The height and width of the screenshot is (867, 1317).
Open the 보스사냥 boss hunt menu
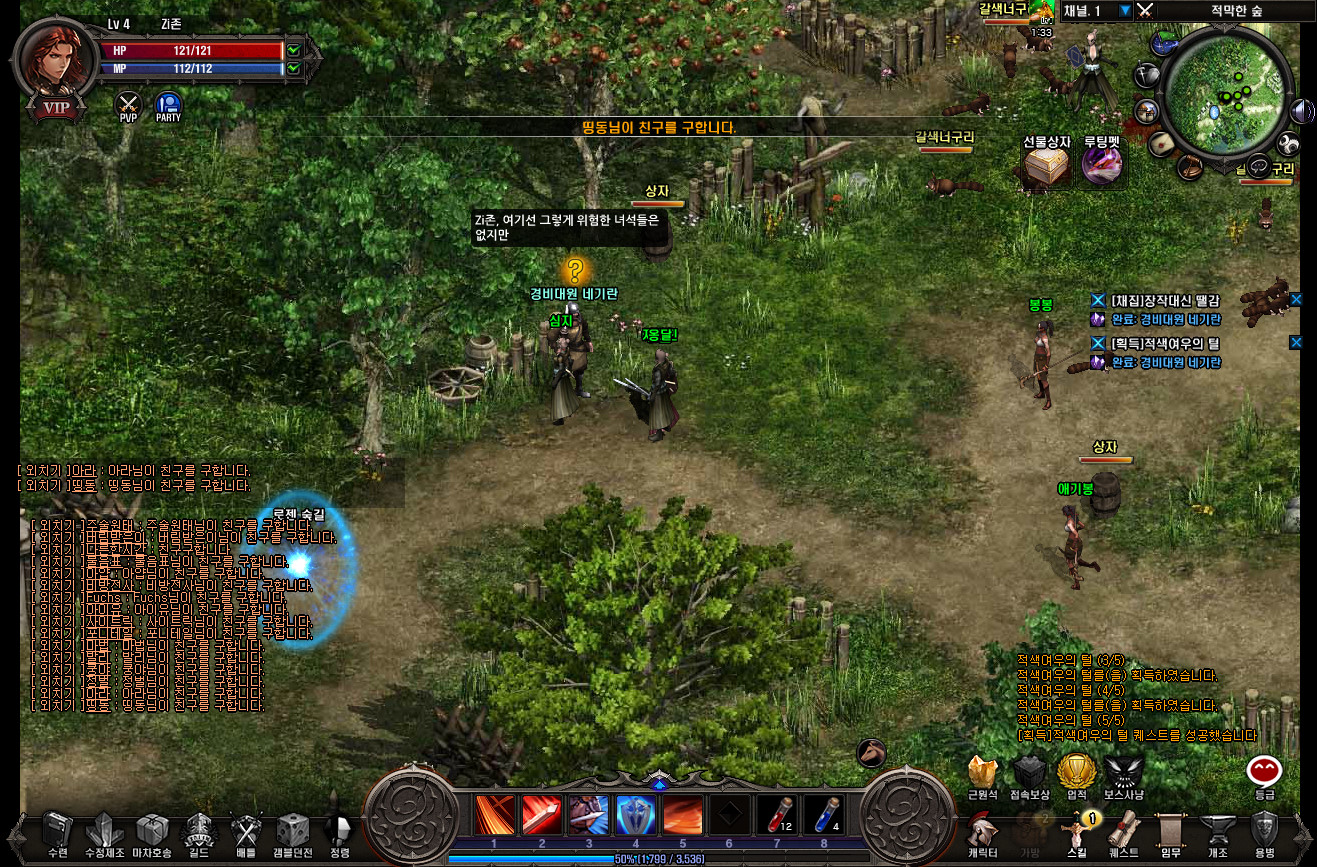[1122, 773]
